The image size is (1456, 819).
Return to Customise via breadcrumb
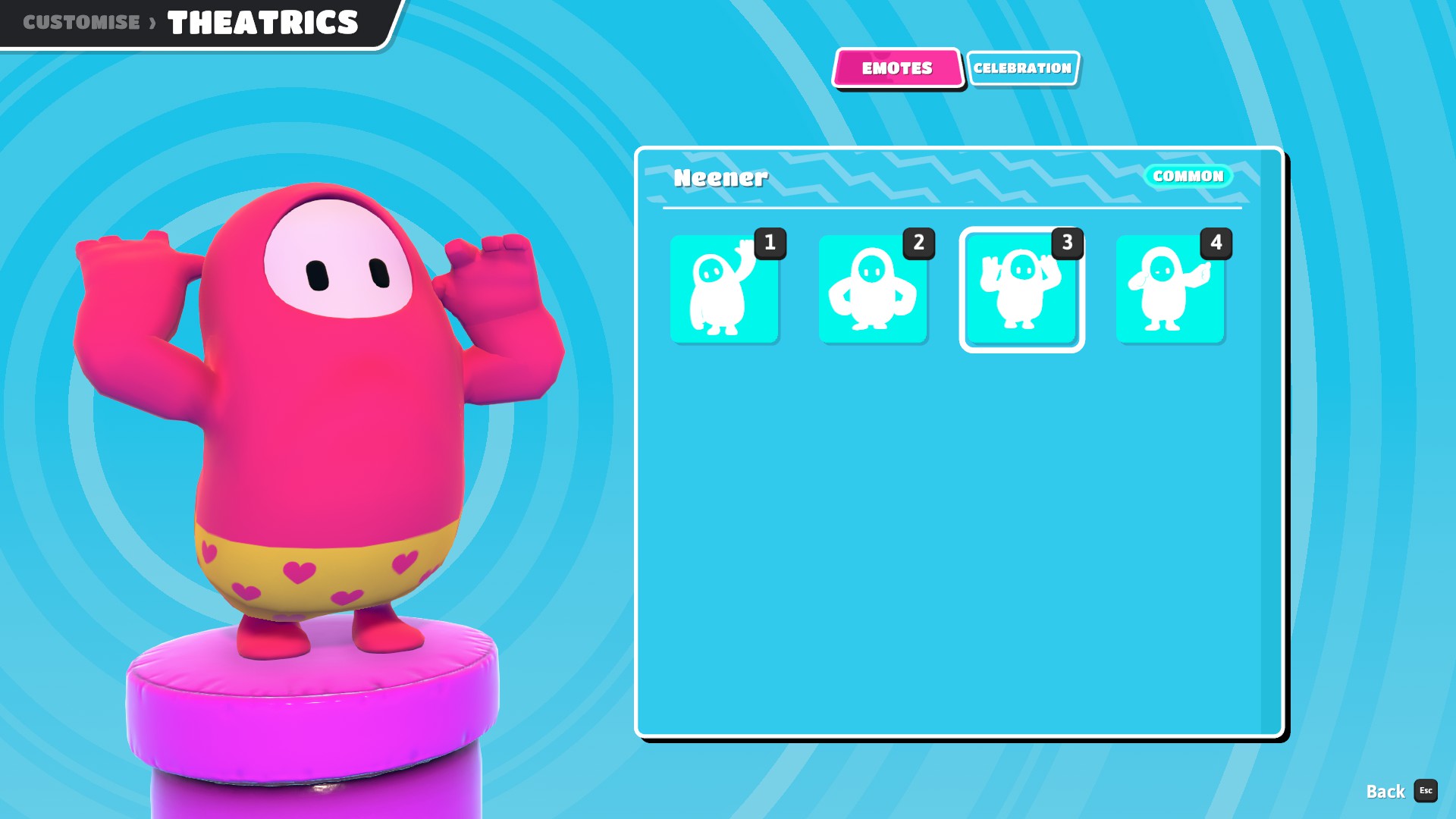tap(81, 22)
